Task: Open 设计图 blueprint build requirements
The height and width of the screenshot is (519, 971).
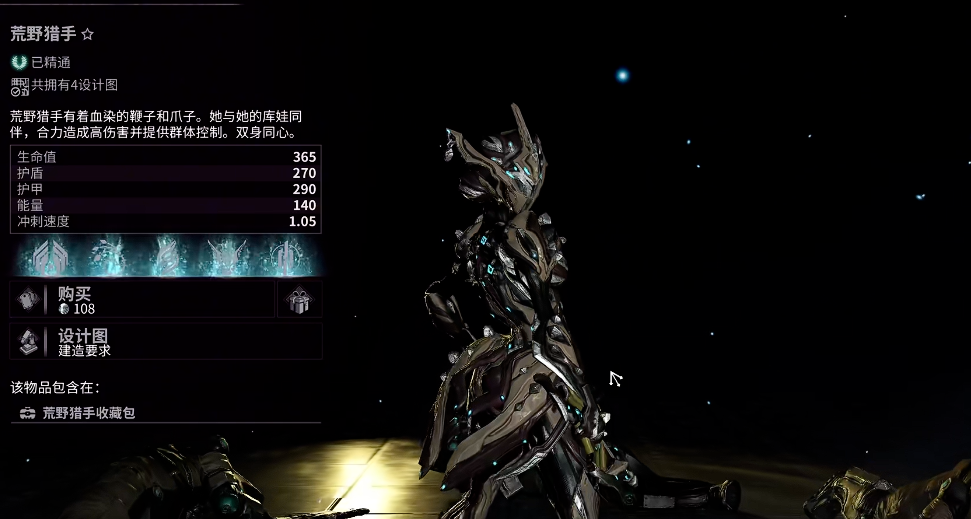Action: (x=166, y=341)
